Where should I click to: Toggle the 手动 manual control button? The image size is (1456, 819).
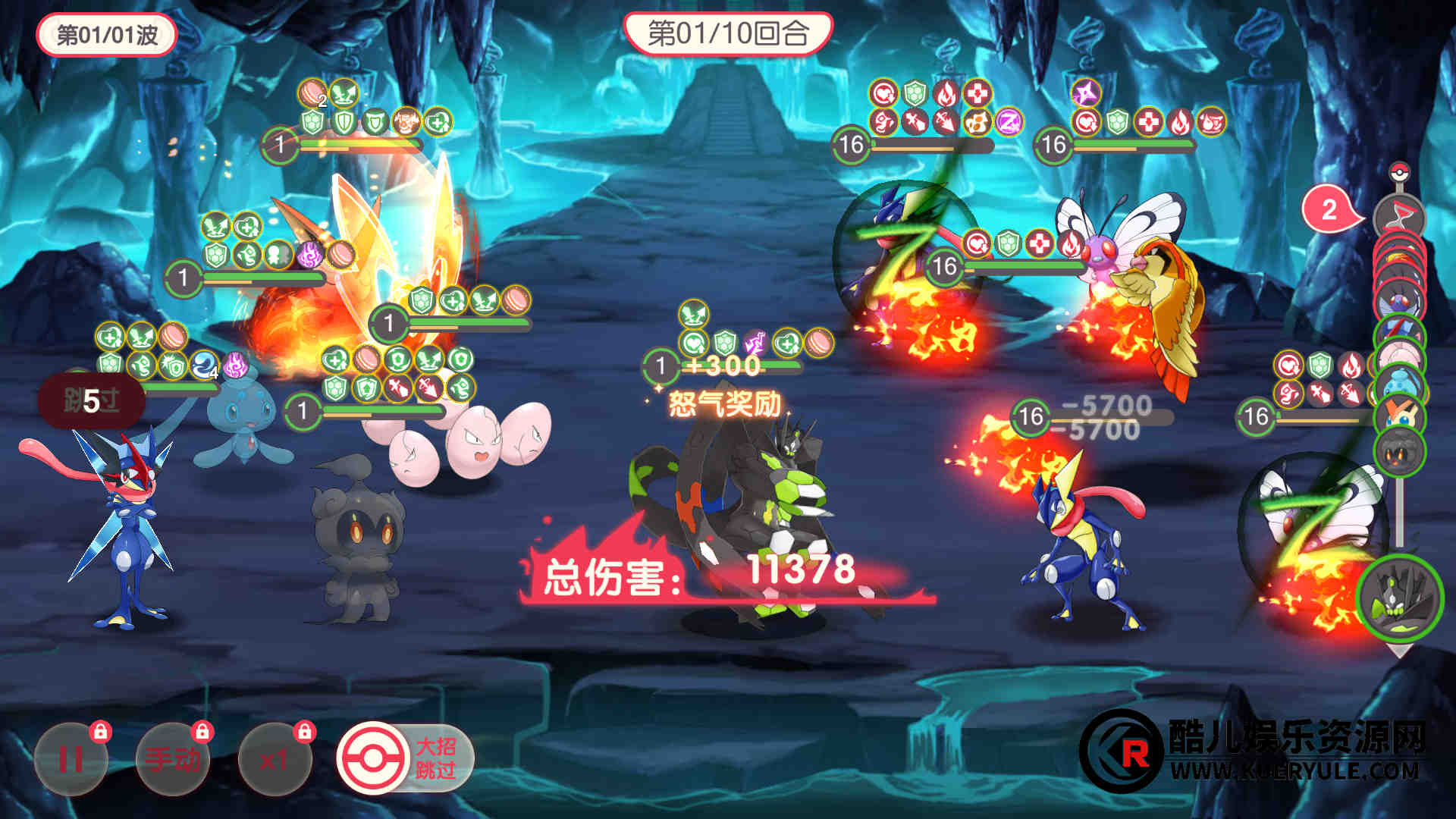(173, 758)
